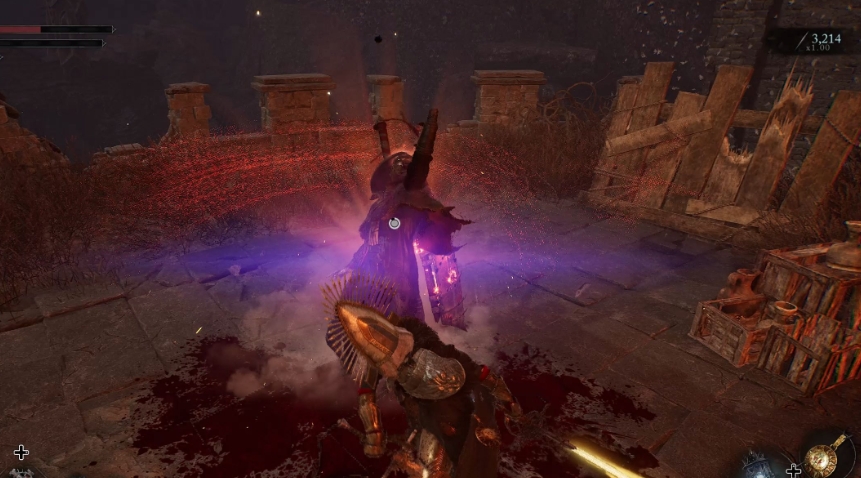Activate the Umbral lamp icon
This screenshot has width=861, height=478.
pos(756,464)
